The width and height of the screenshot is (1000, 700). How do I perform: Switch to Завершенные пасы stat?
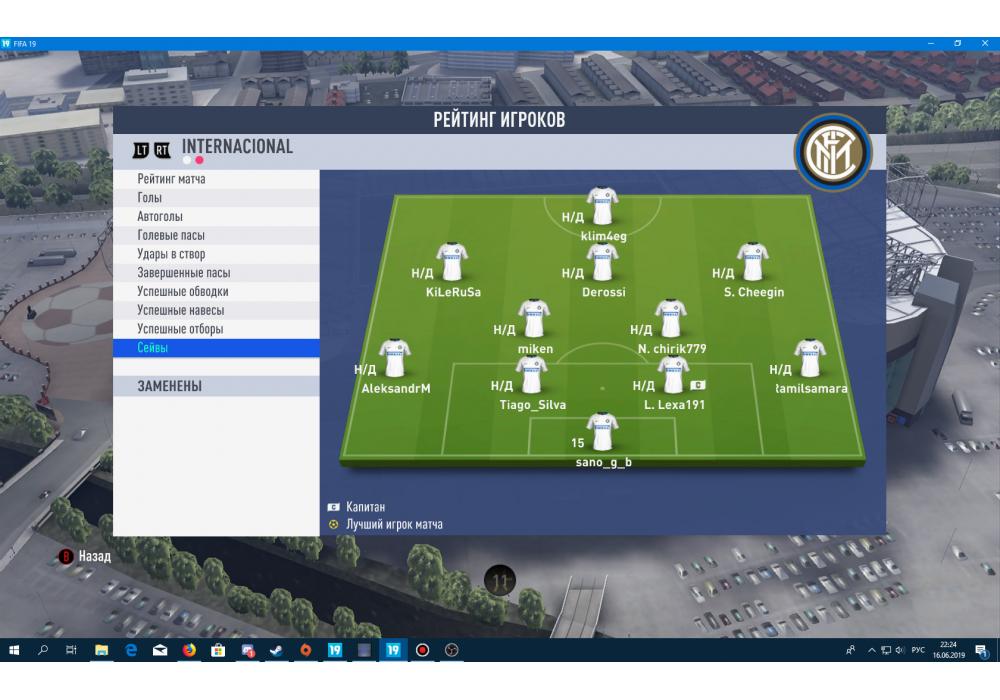[x=184, y=273]
